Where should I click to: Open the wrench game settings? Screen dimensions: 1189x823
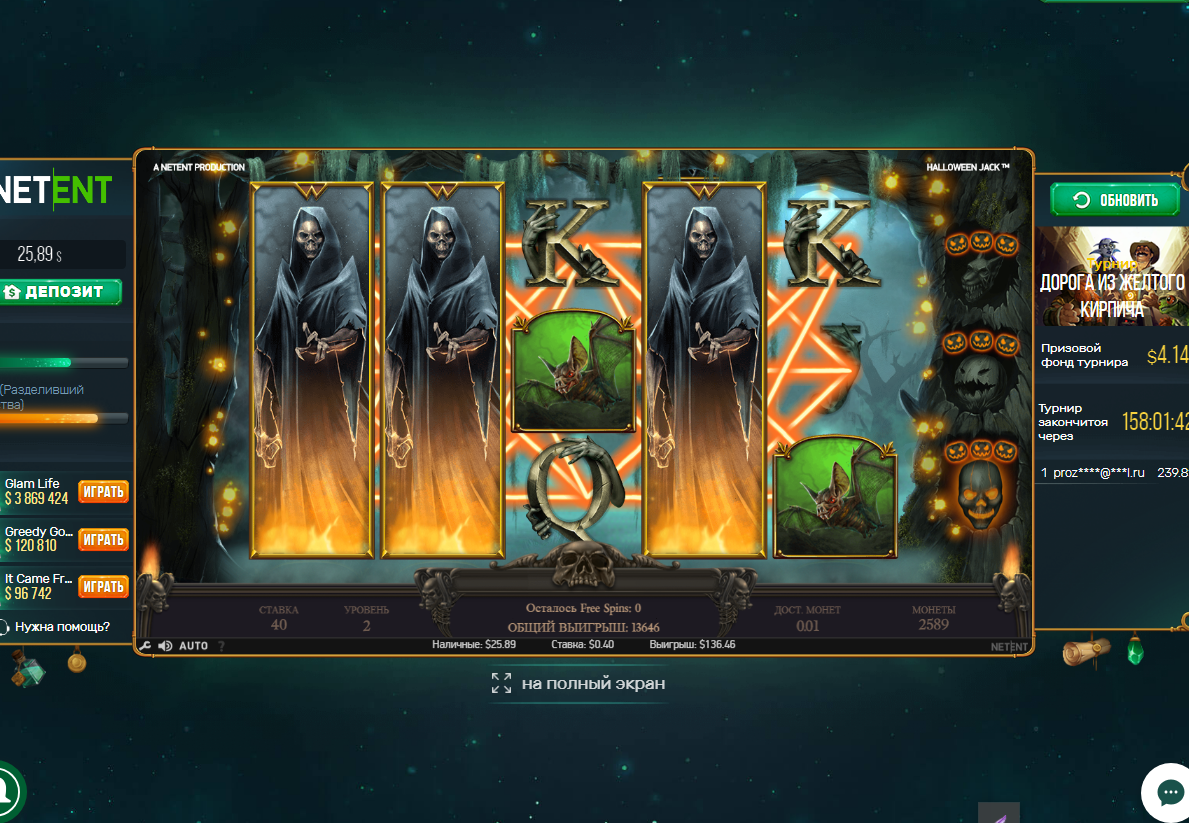click(146, 646)
